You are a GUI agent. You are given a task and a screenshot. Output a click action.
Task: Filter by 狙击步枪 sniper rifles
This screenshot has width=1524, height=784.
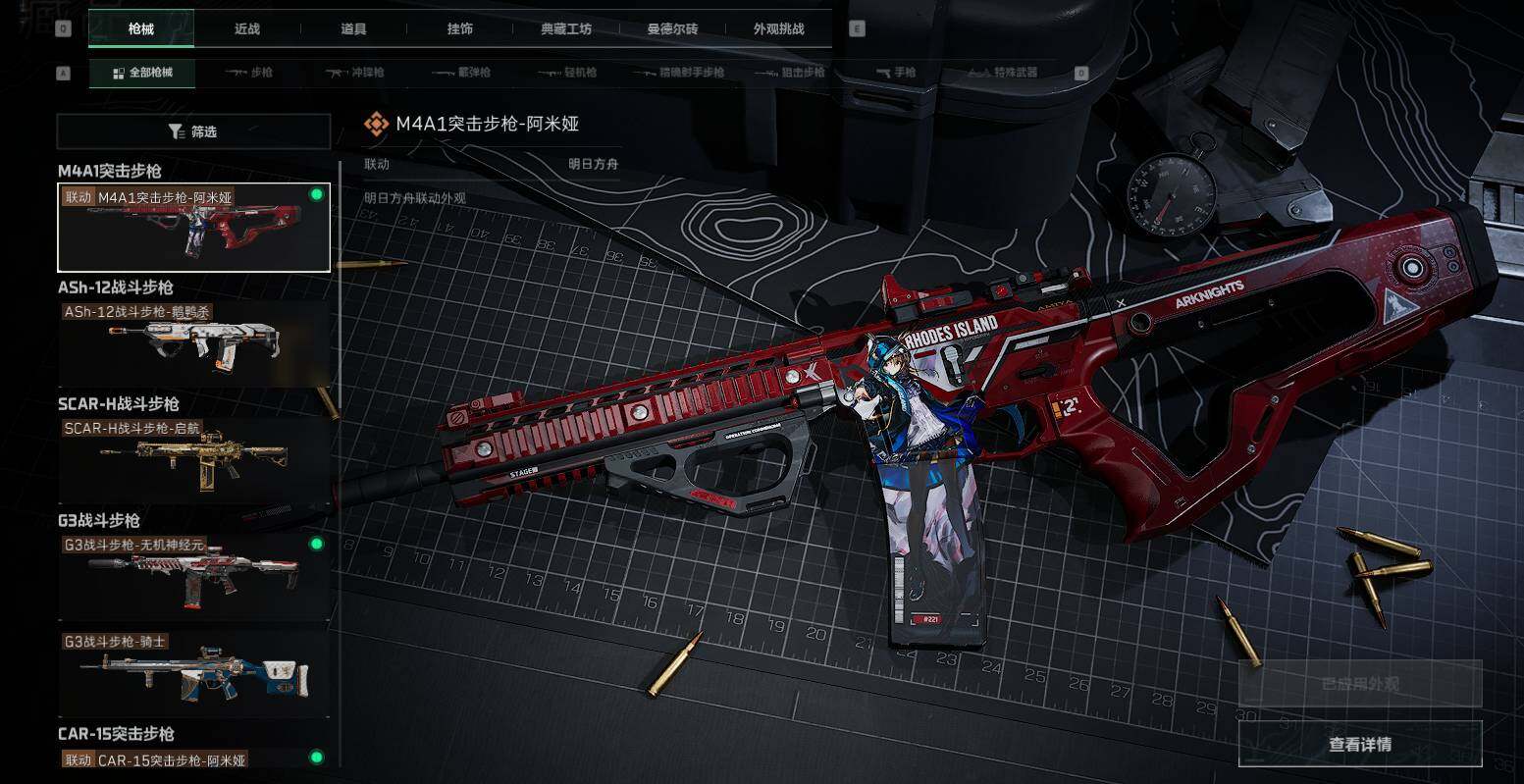[x=790, y=73]
